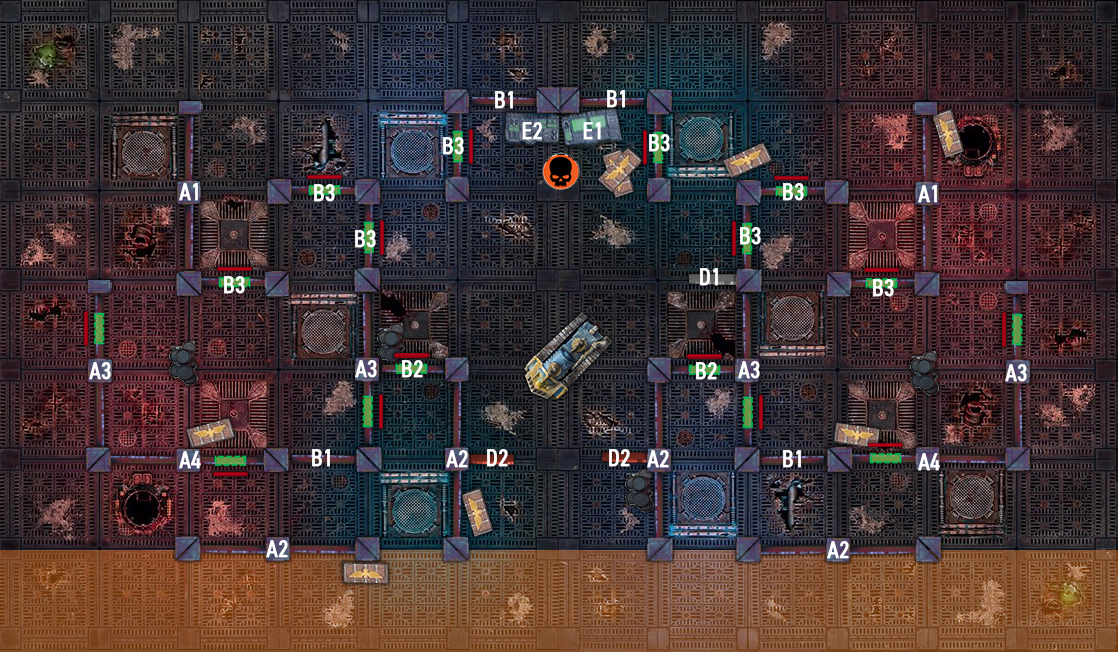Select the orange skull objective marker
The height and width of the screenshot is (652, 1118).
[x=560, y=172]
